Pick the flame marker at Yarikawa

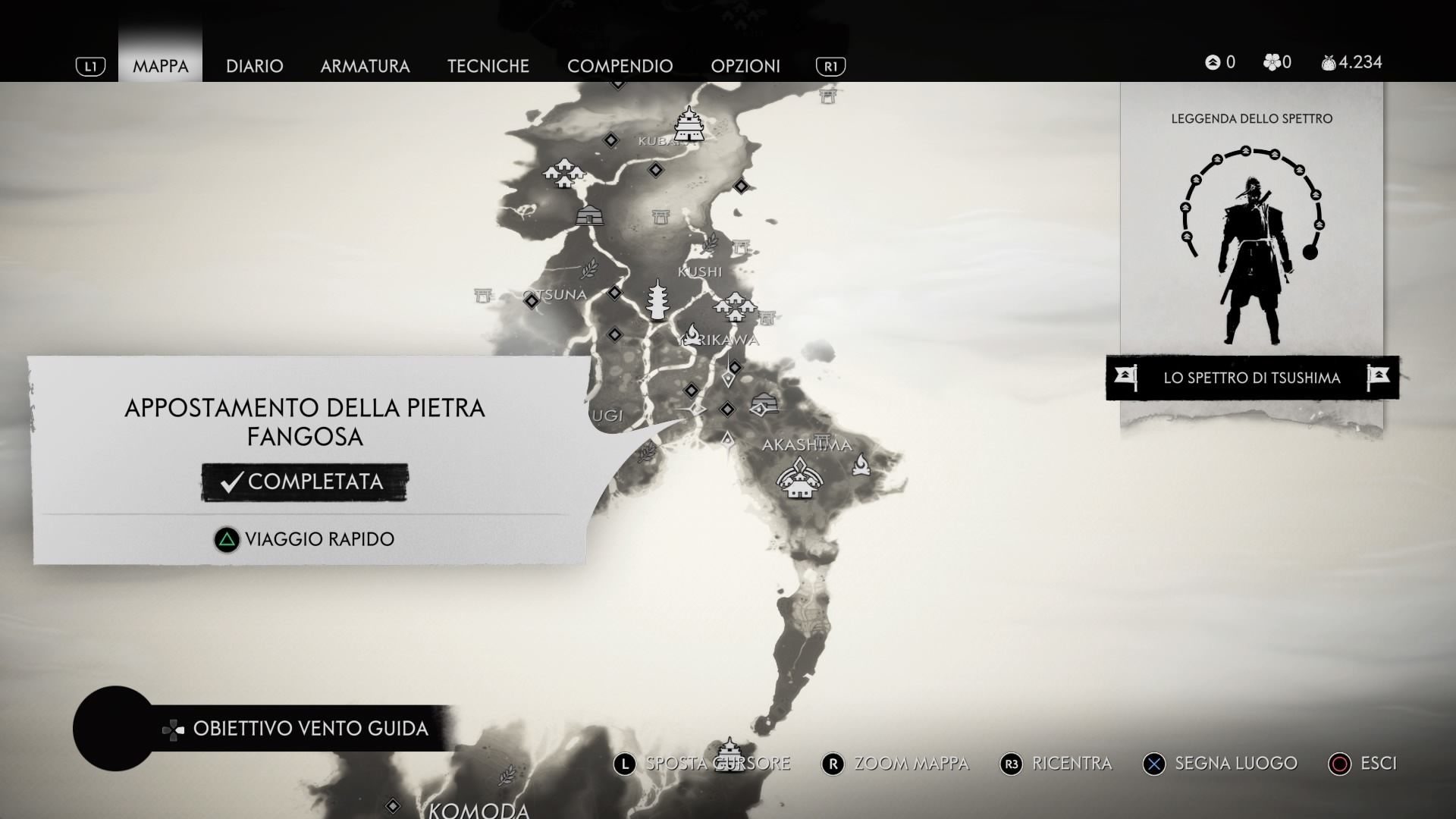[x=693, y=334]
